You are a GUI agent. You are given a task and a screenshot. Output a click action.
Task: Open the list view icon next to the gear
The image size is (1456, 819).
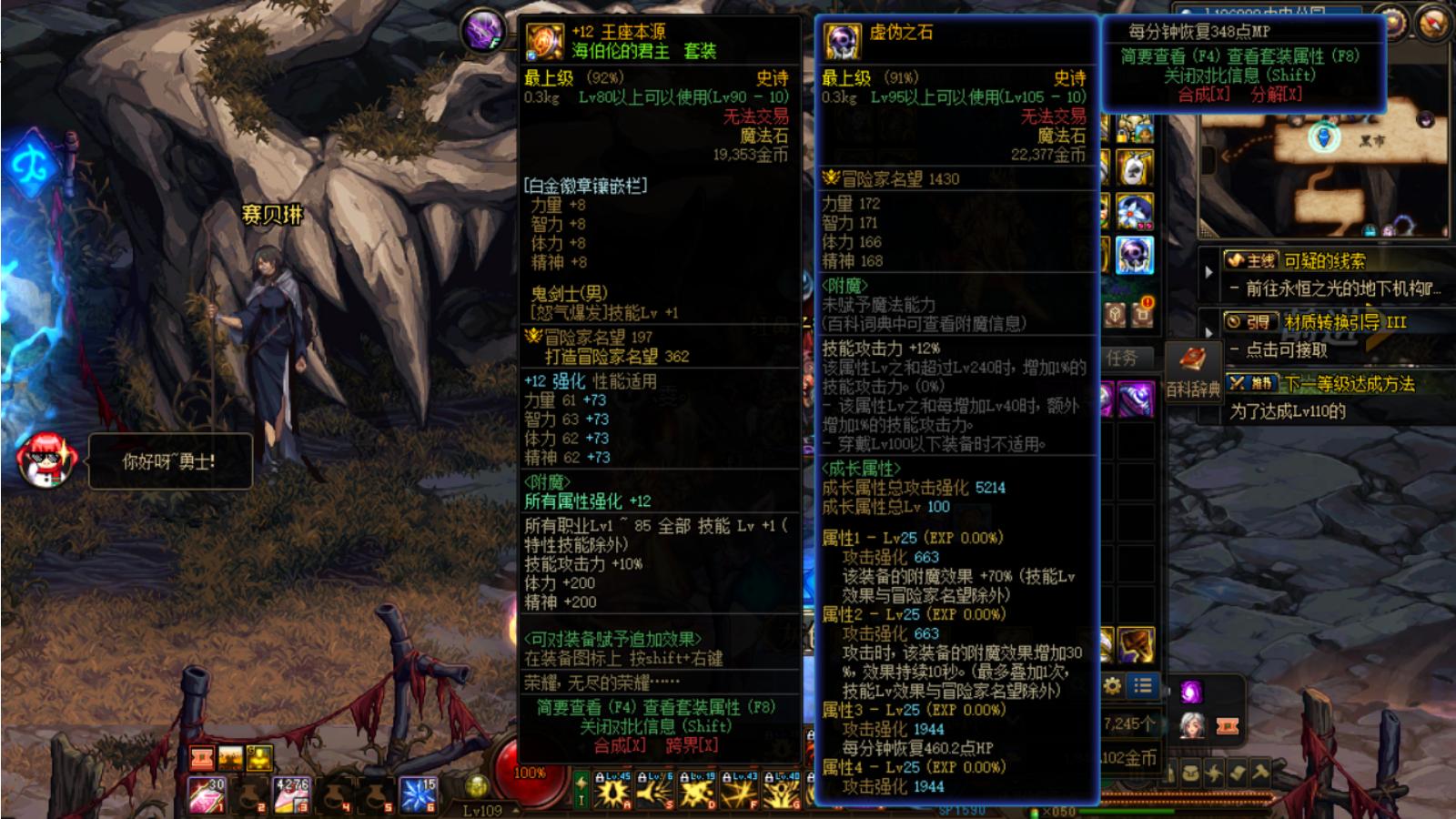(1142, 686)
